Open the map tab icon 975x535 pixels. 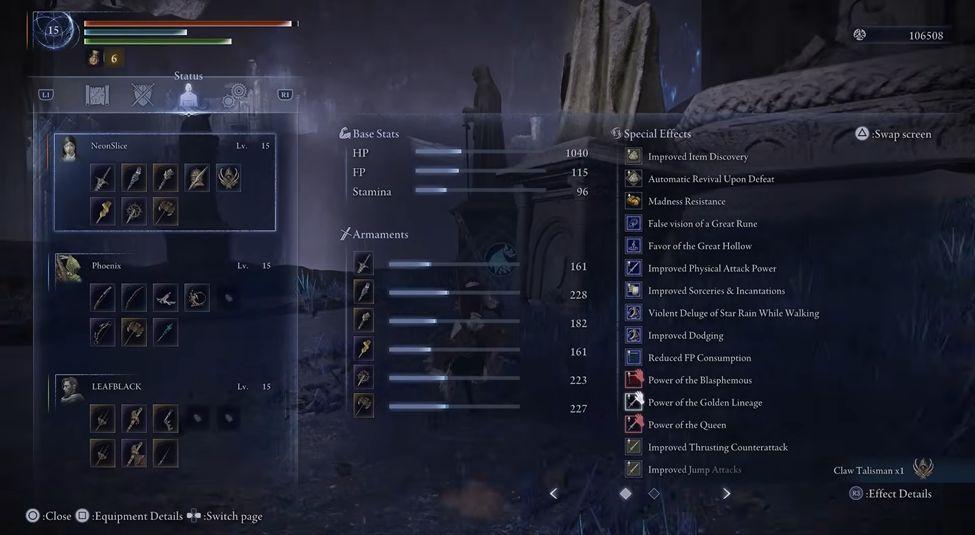tap(97, 95)
